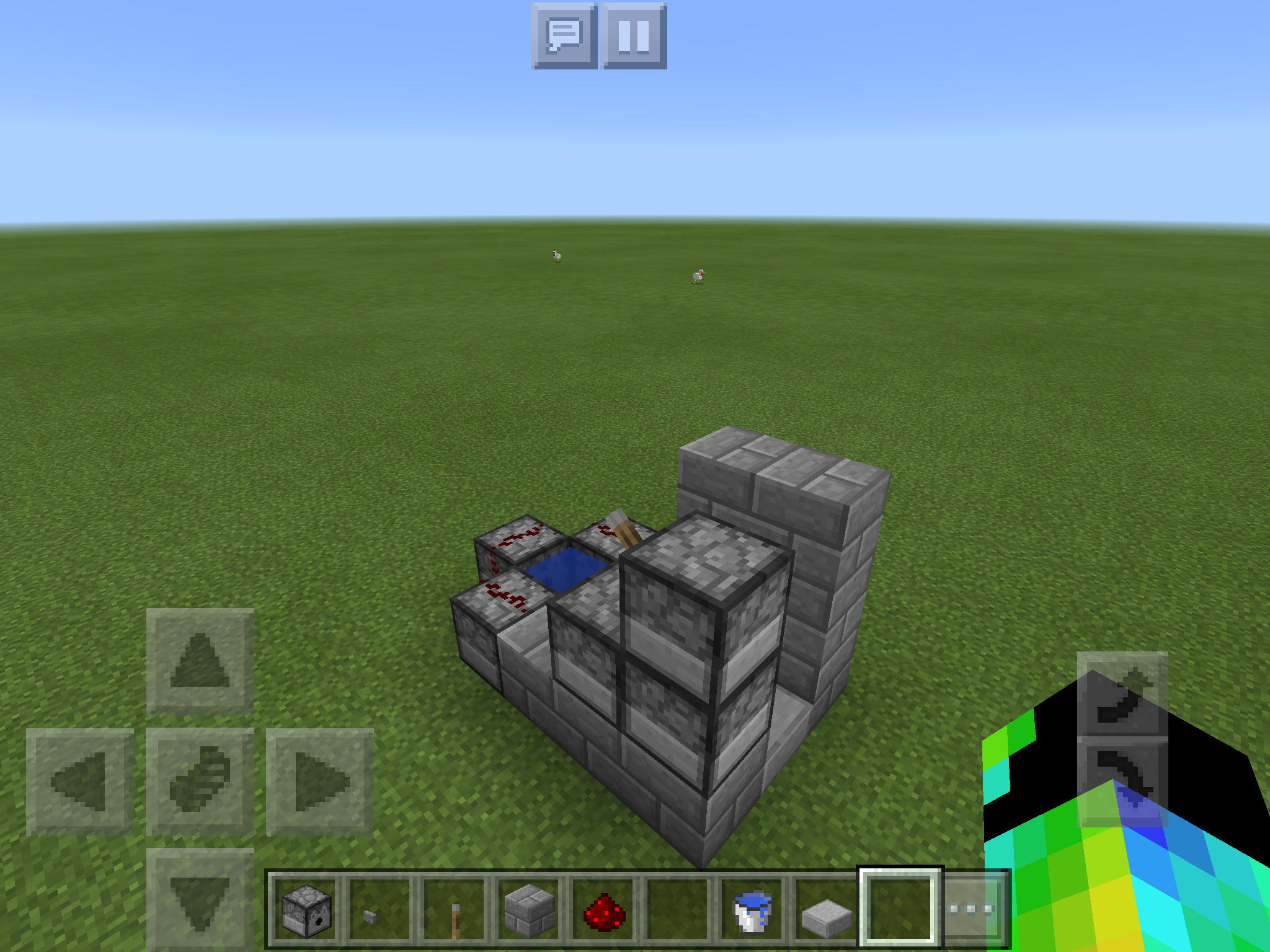Open the chat window
1270x952 pixels.
click(x=566, y=34)
